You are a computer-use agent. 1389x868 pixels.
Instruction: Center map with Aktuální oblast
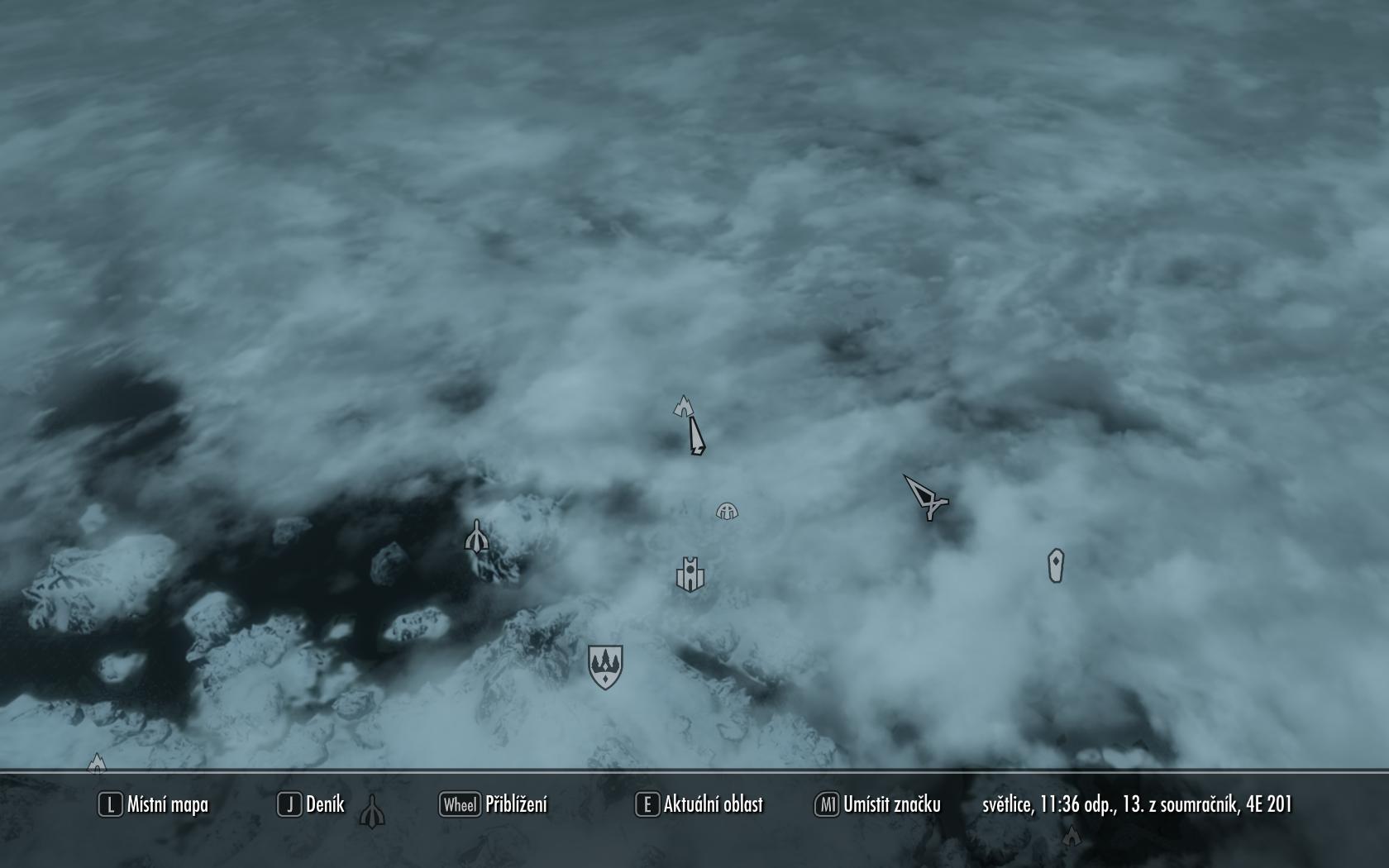pyautogui.click(x=699, y=804)
